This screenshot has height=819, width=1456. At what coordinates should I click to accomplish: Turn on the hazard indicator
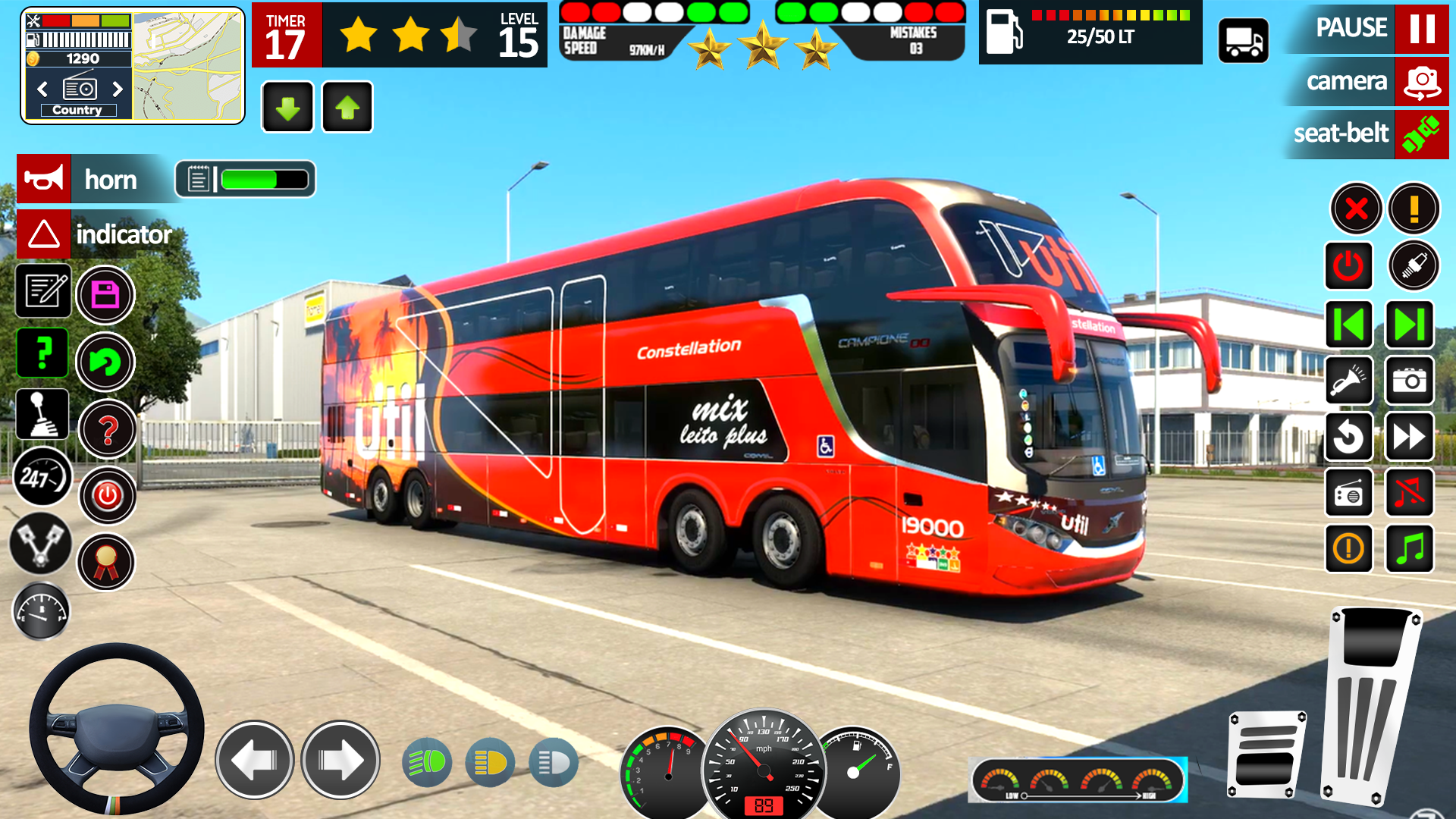pyautogui.click(x=44, y=234)
